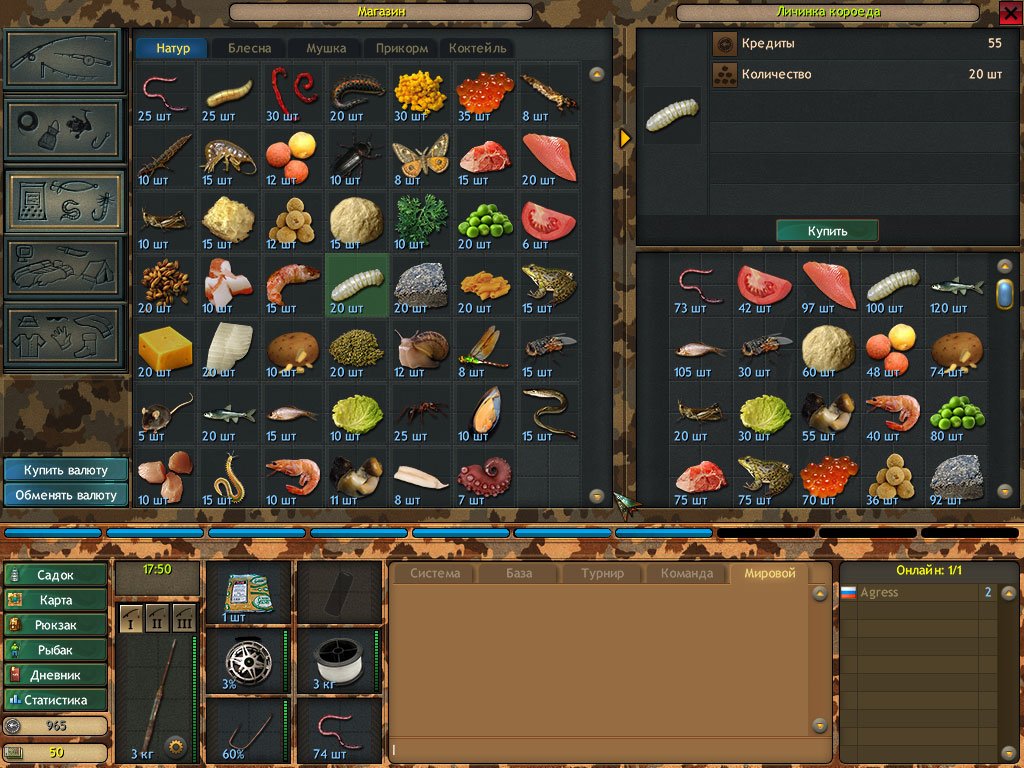Open Обменять валюту exchange

(66, 495)
